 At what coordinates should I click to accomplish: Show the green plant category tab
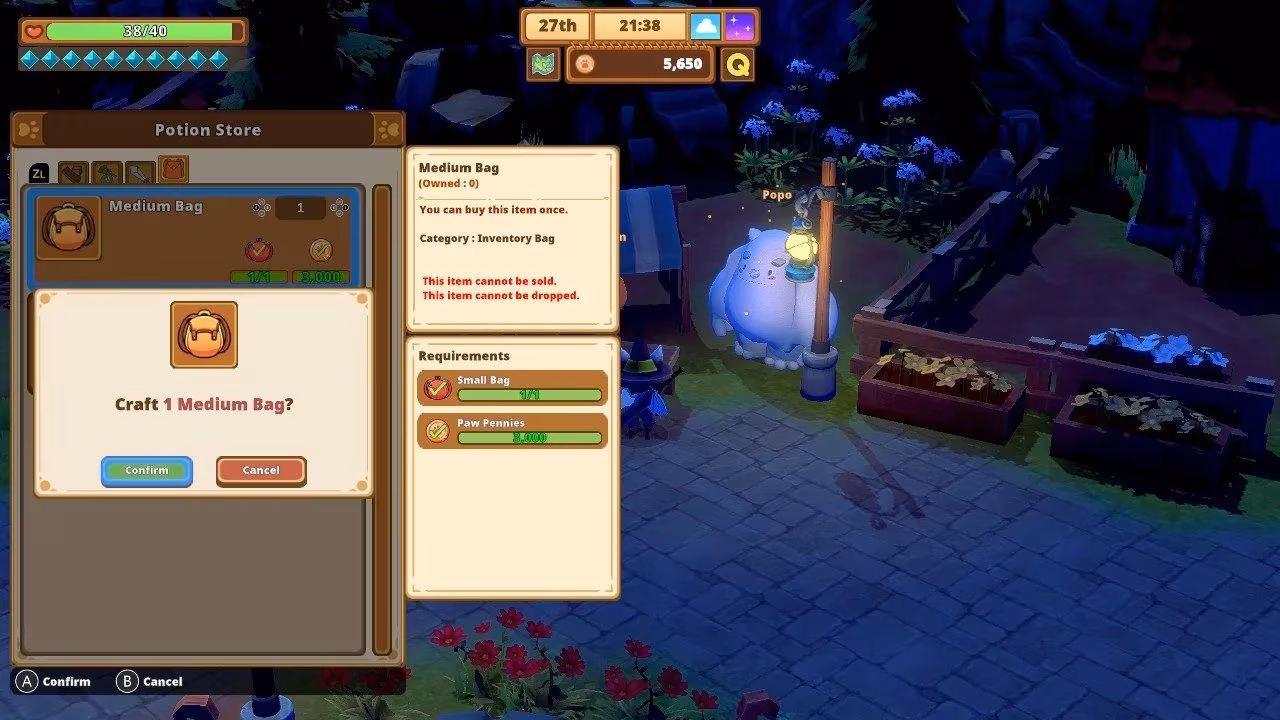point(106,174)
